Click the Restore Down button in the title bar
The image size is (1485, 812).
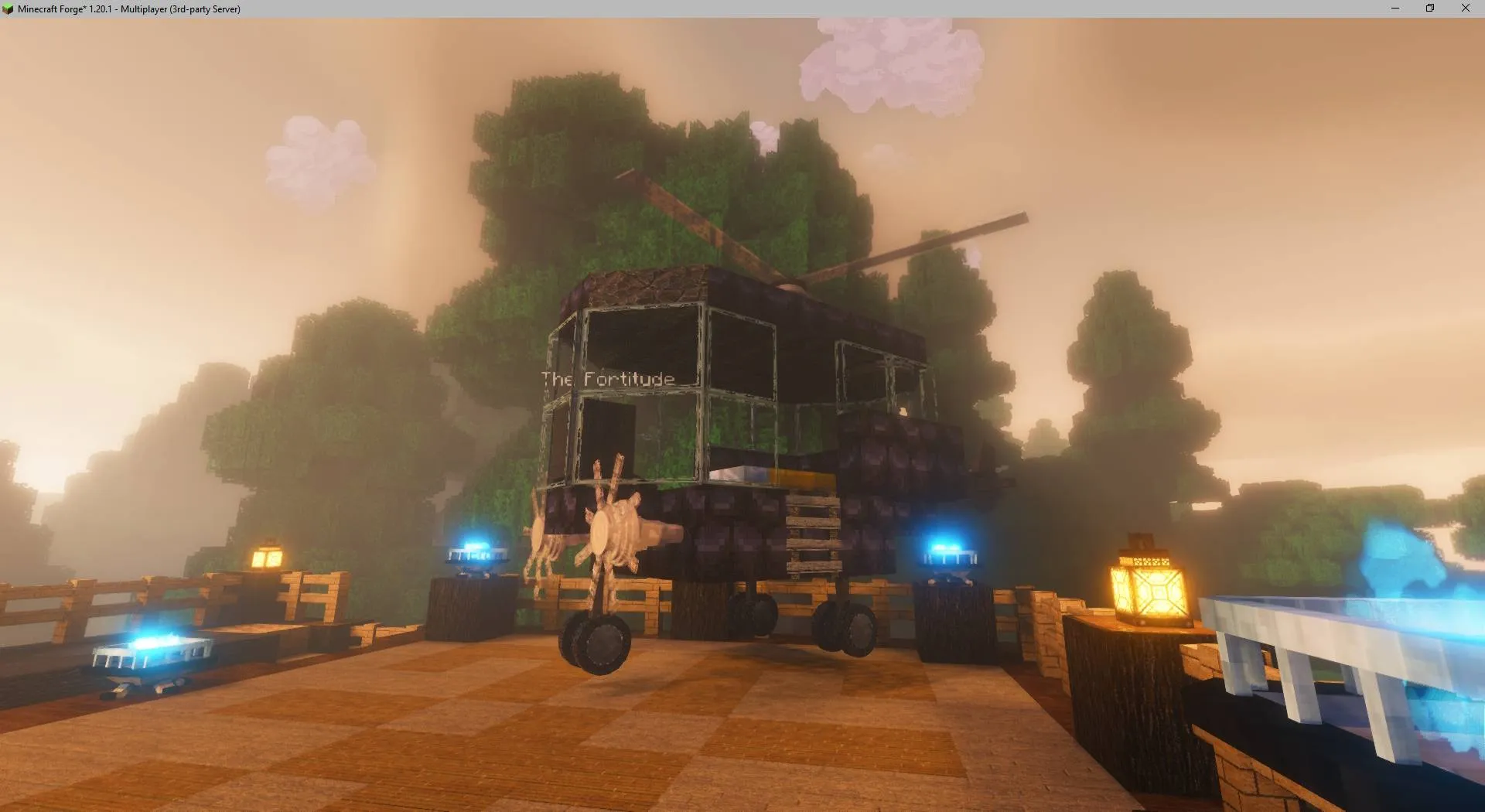(1429, 9)
